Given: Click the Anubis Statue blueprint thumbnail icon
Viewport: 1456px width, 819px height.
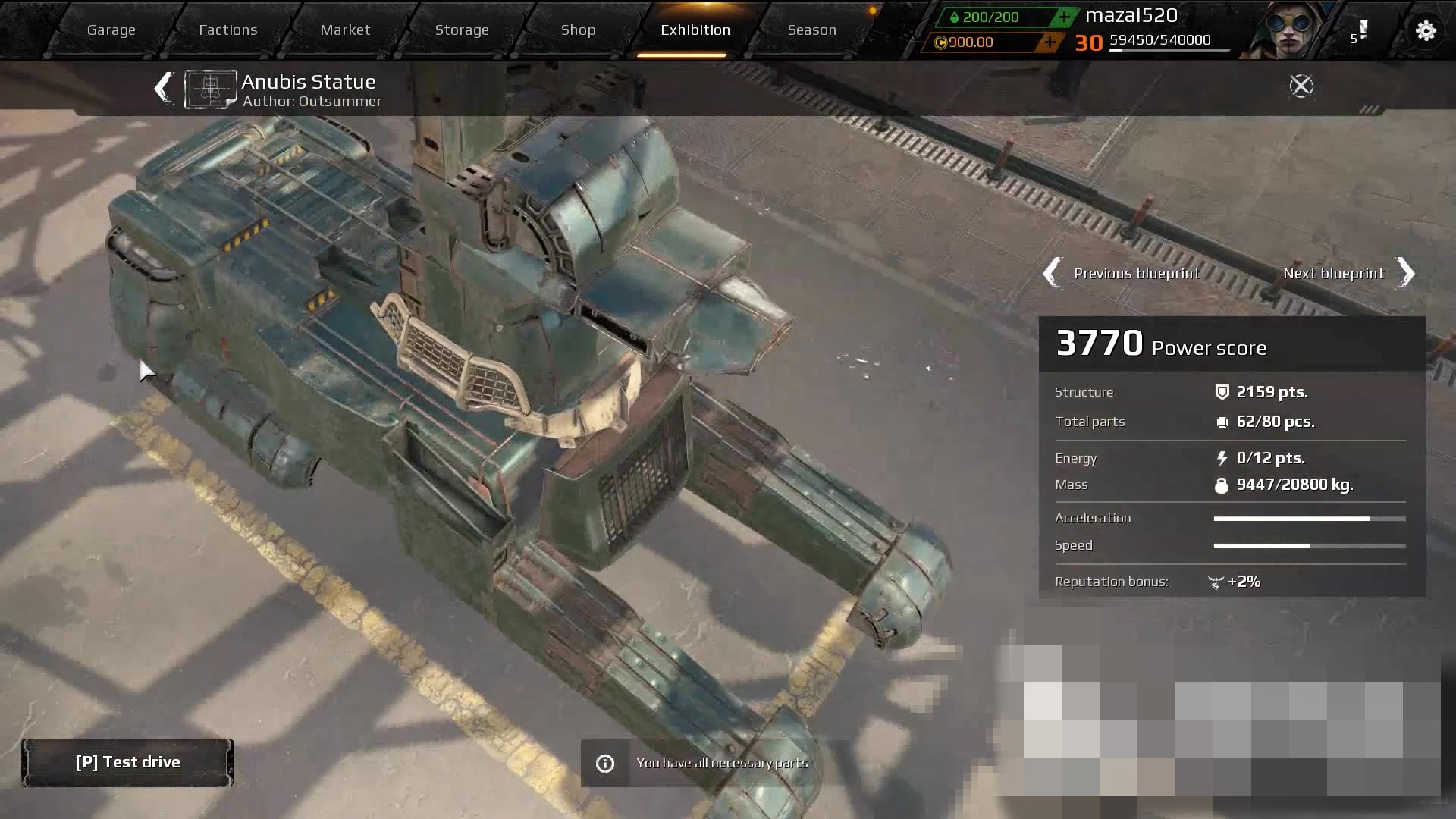Looking at the screenshot, I should tap(210, 89).
